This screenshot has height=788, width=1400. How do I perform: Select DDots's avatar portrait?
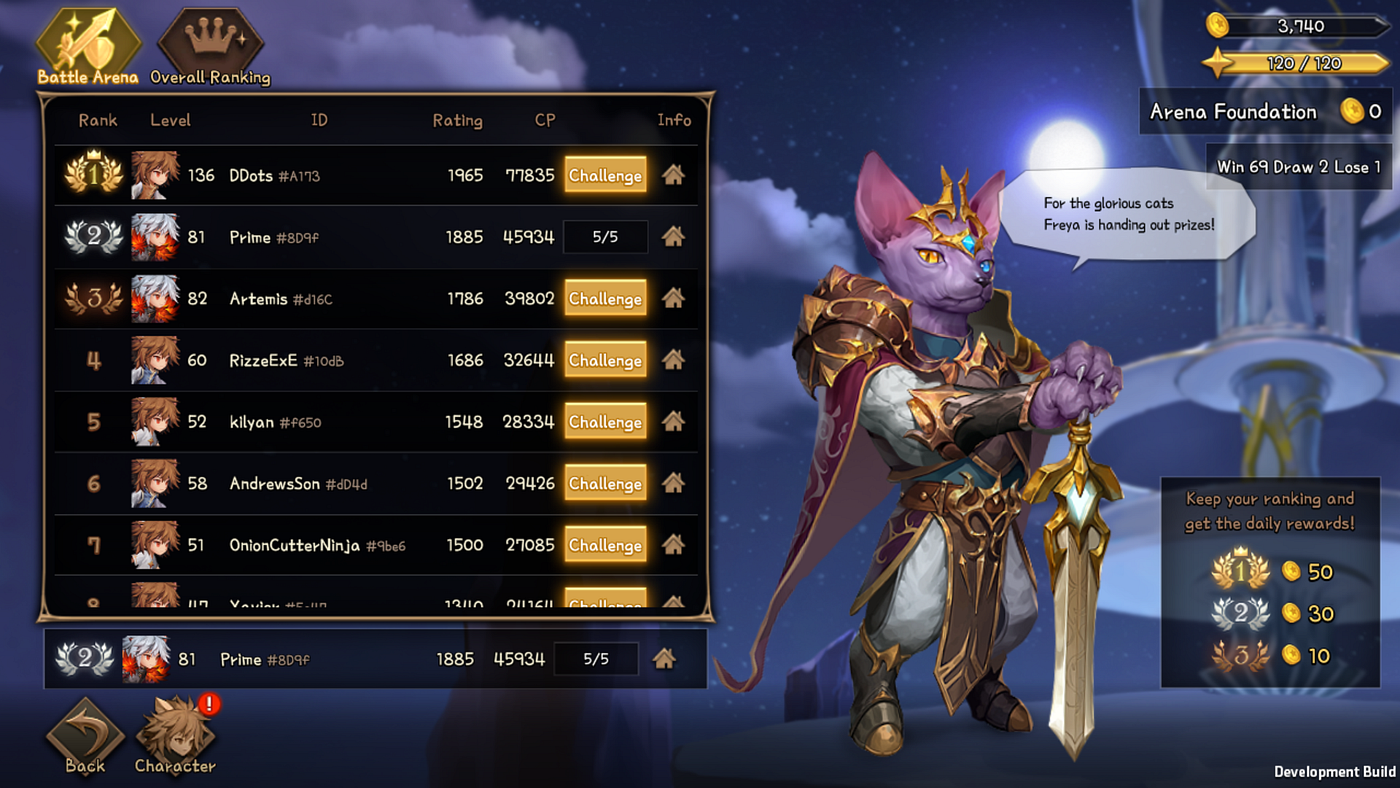[155, 175]
